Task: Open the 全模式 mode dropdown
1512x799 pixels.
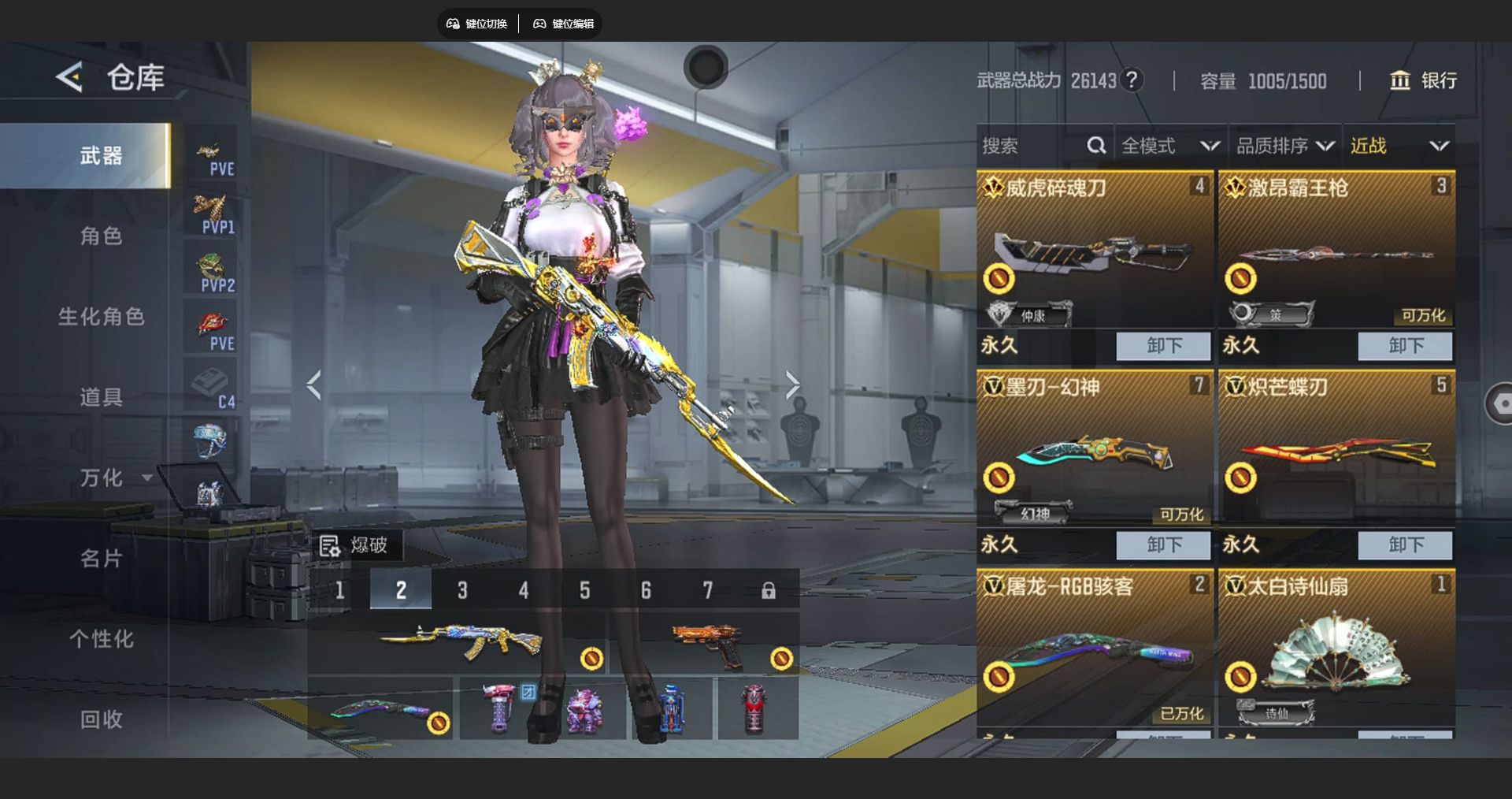Action: pos(1169,146)
